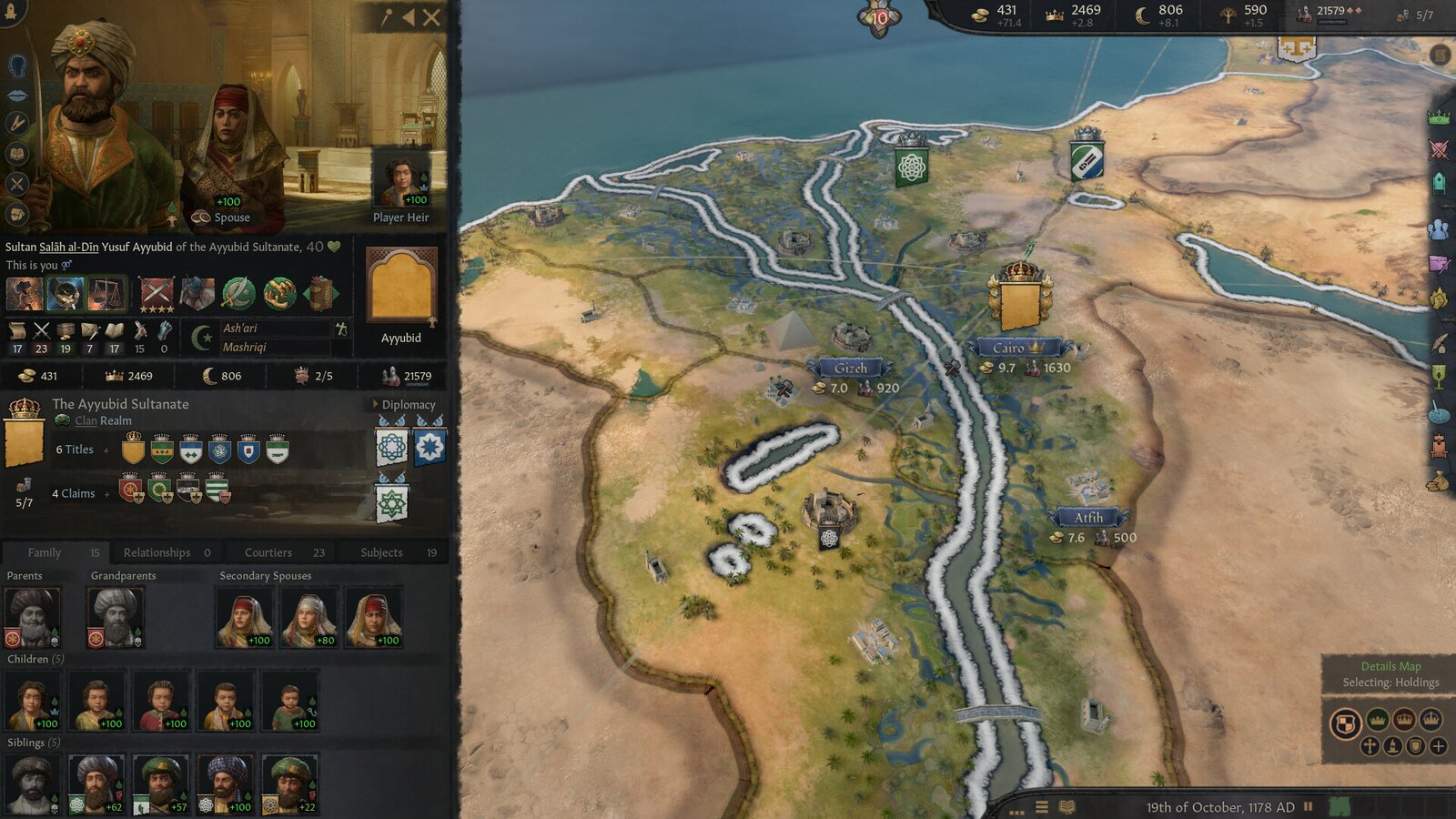Toggle baronies shield in Details Map panel
Viewport: 1456px width, 819px height.
pos(1346,721)
